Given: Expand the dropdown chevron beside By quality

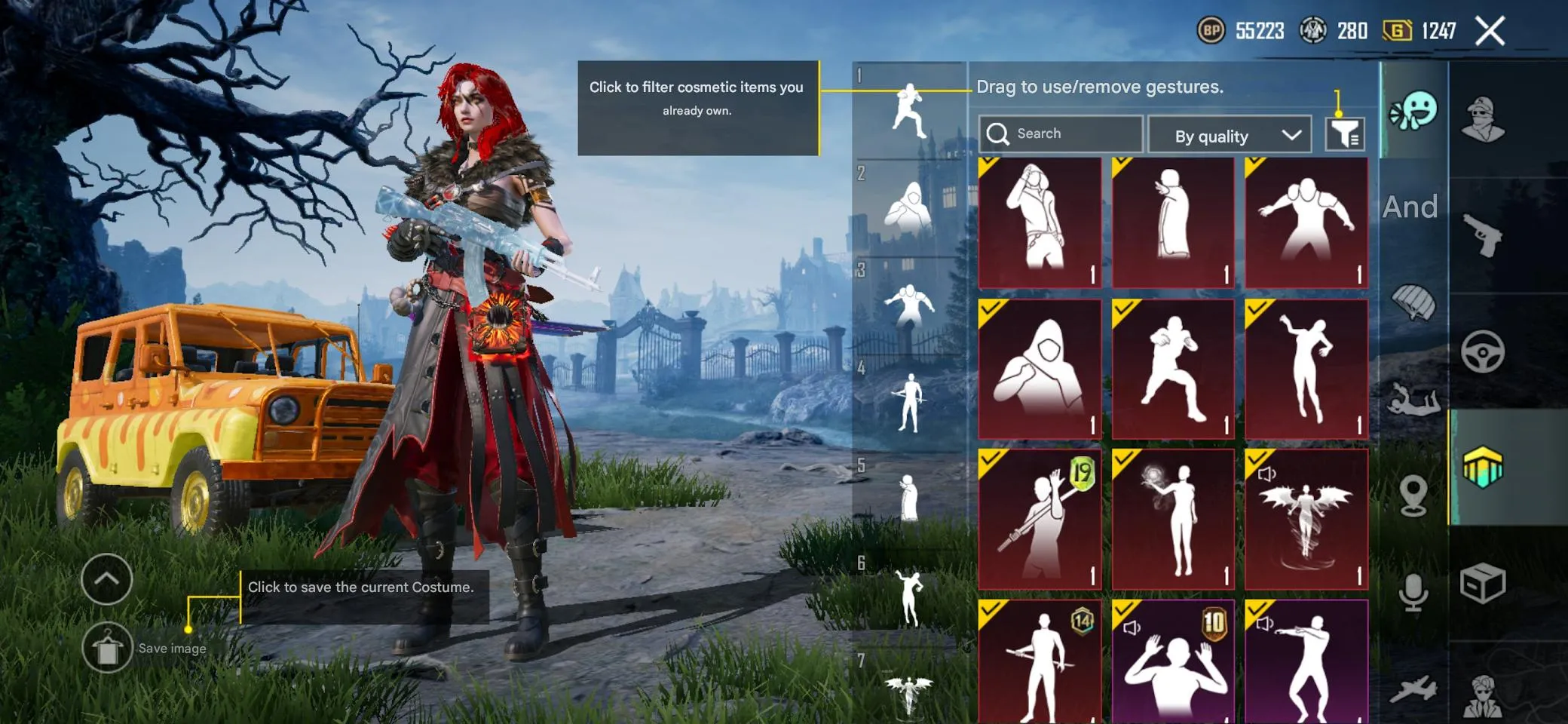Looking at the screenshot, I should click(1290, 136).
